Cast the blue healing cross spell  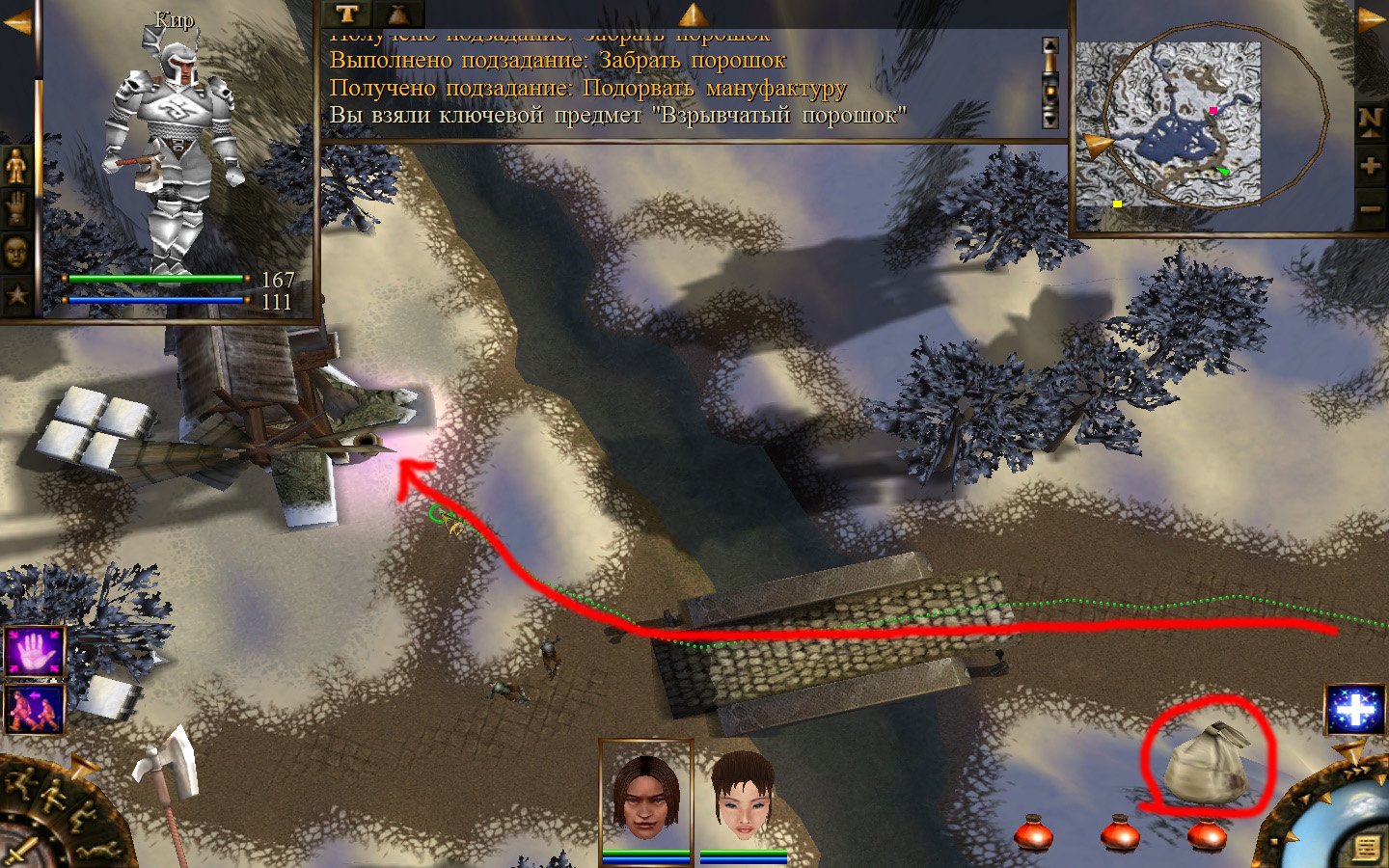1355,711
